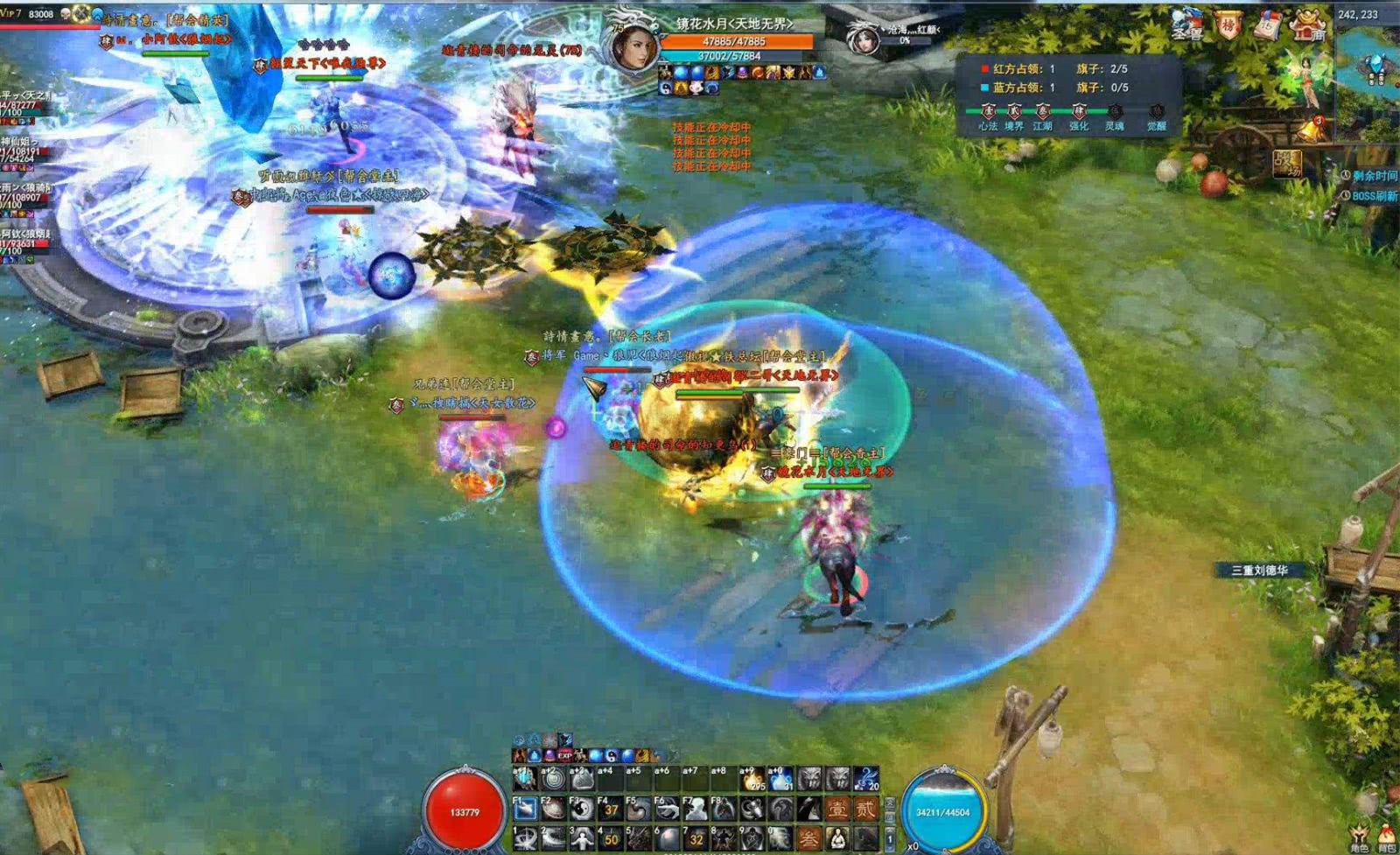Screen dimensions: 1400x855
Task: Open the daily calendar icon
Action: click(1268, 26)
